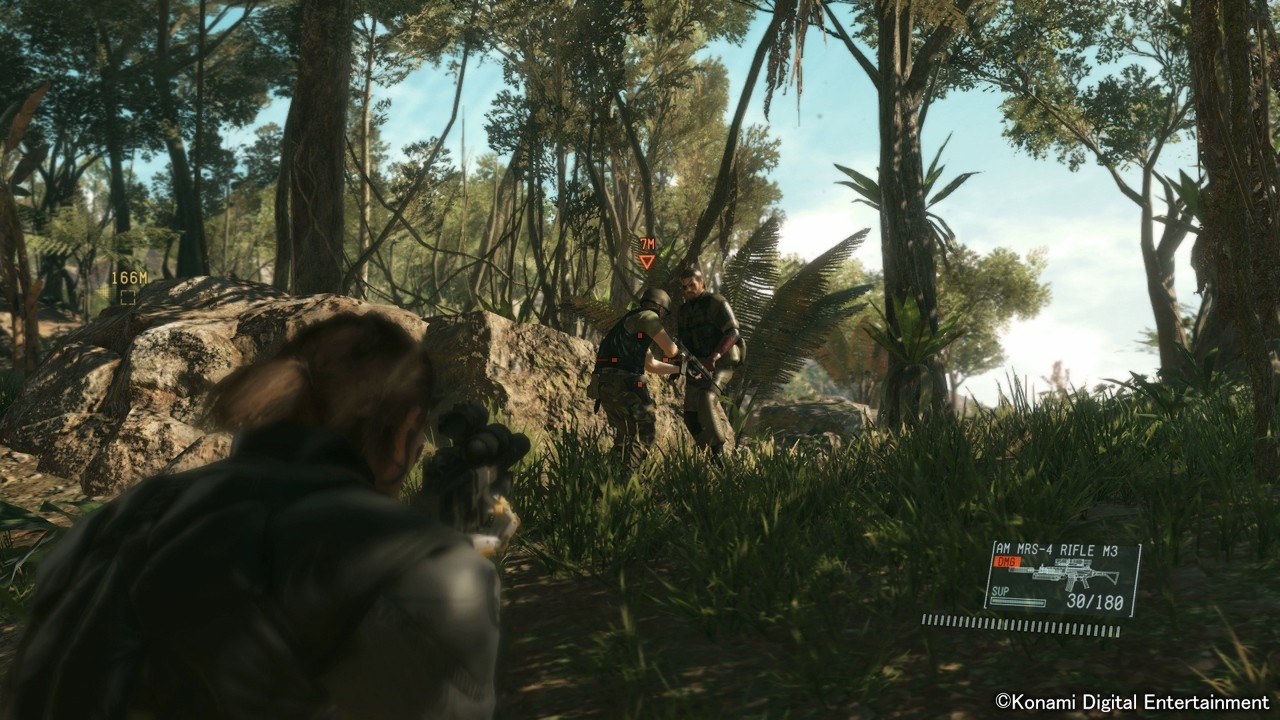Open the AM MRS-4 RIFLE M3 title
Screen dimensions: 1280x720
point(1058,548)
